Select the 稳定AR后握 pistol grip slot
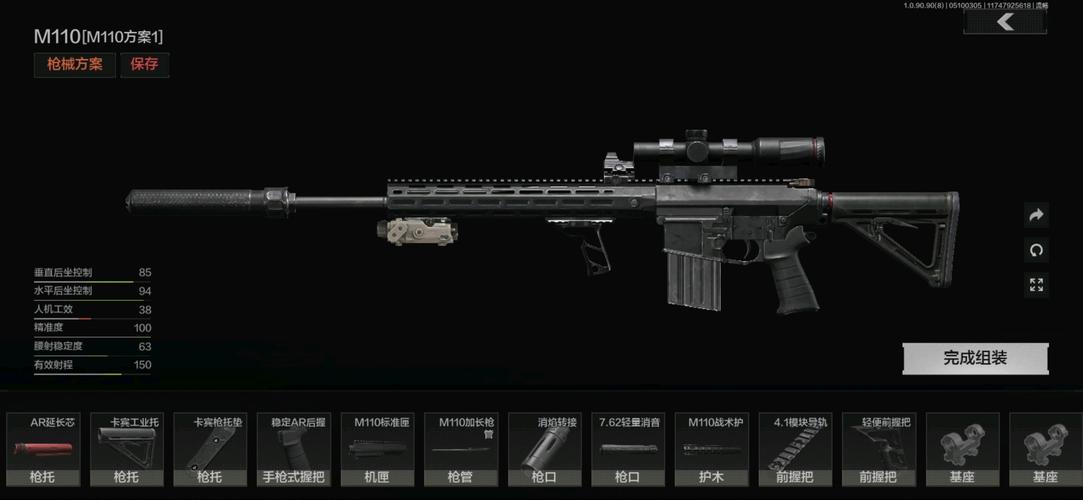 [293, 450]
